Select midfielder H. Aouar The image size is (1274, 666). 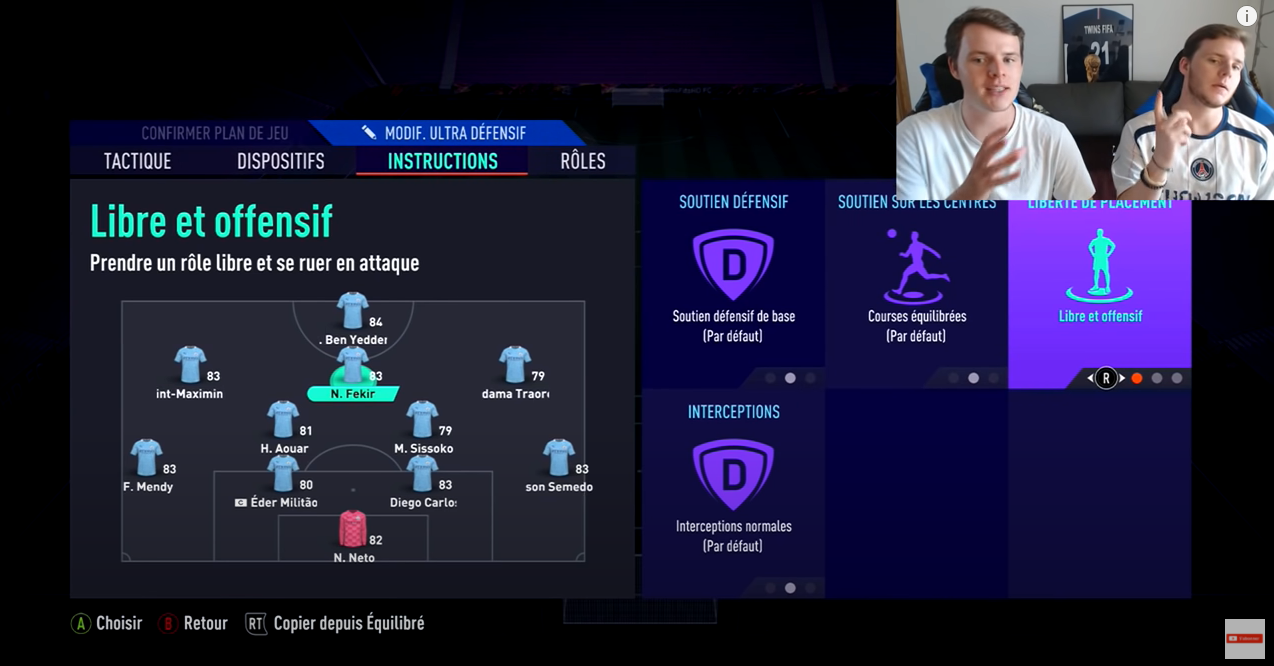pos(283,421)
